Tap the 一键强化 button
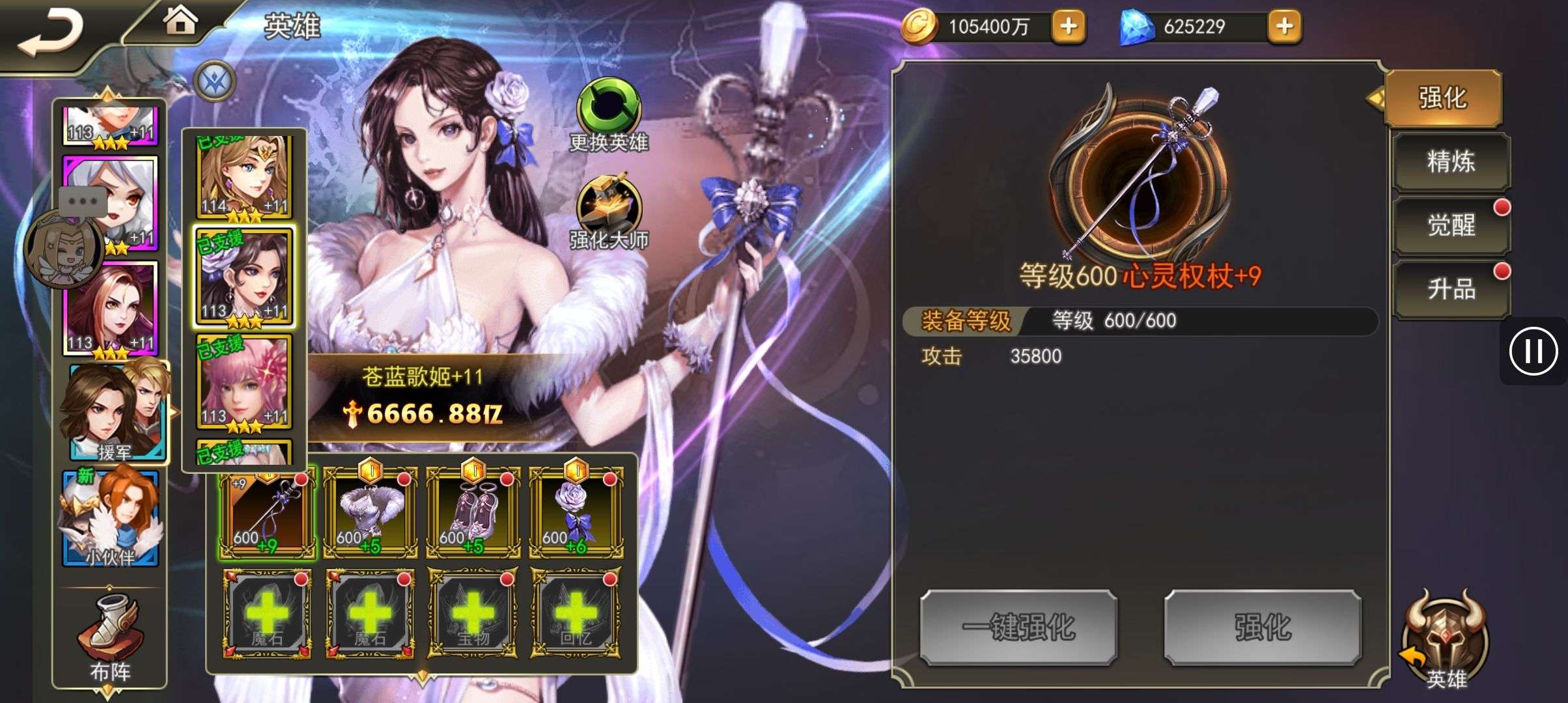The height and width of the screenshot is (703, 1568). tap(1018, 627)
